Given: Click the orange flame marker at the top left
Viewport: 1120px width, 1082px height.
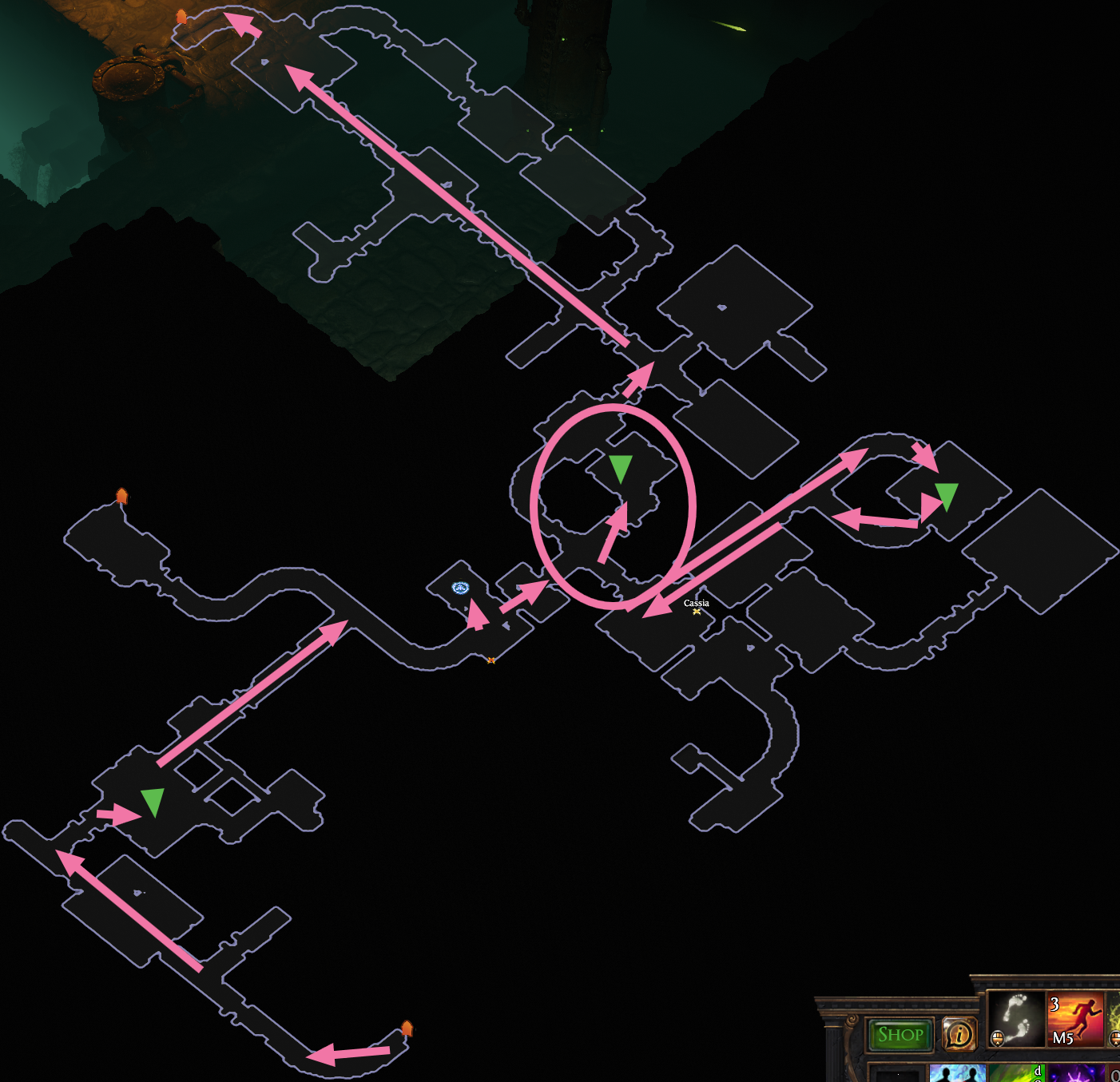Looking at the screenshot, I should (x=183, y=14).
